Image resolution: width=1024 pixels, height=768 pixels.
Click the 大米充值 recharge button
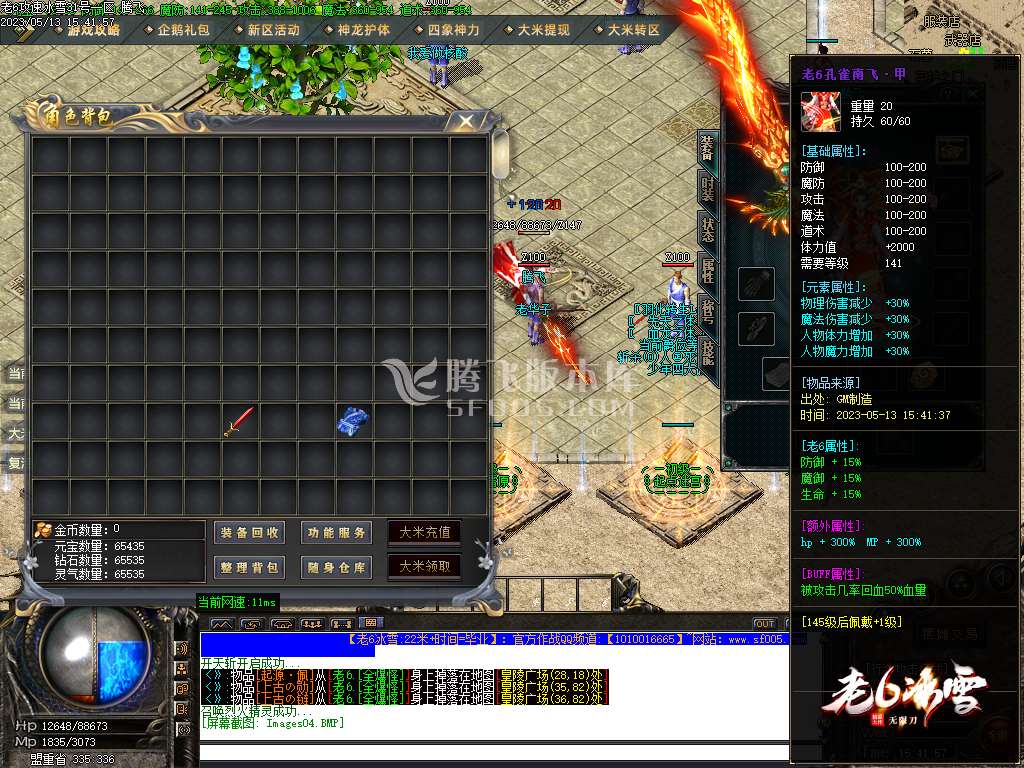(x=425, y=532)
